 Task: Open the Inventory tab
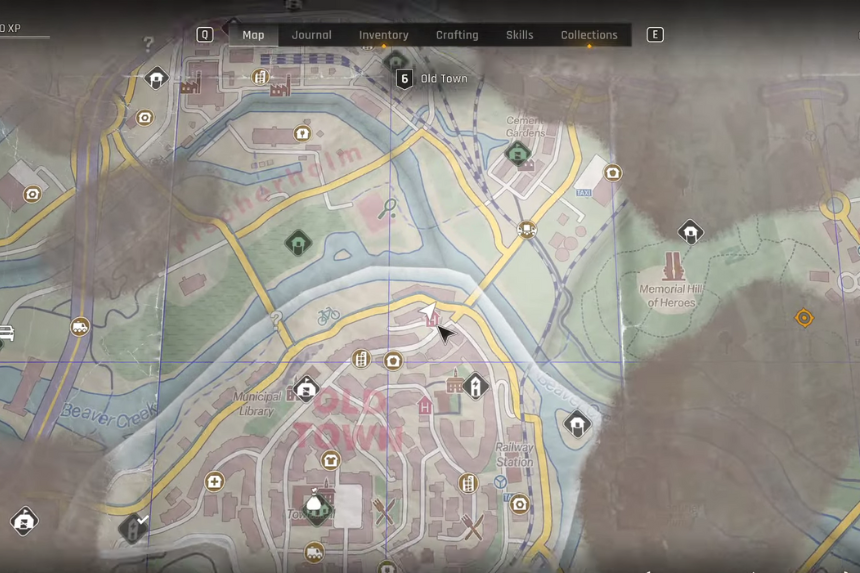383,35
